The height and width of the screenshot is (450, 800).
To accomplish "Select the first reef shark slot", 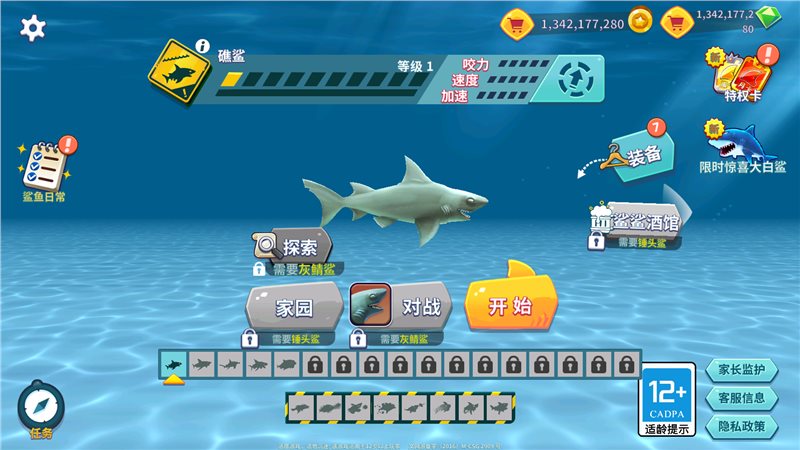I will tap(173, 363).
